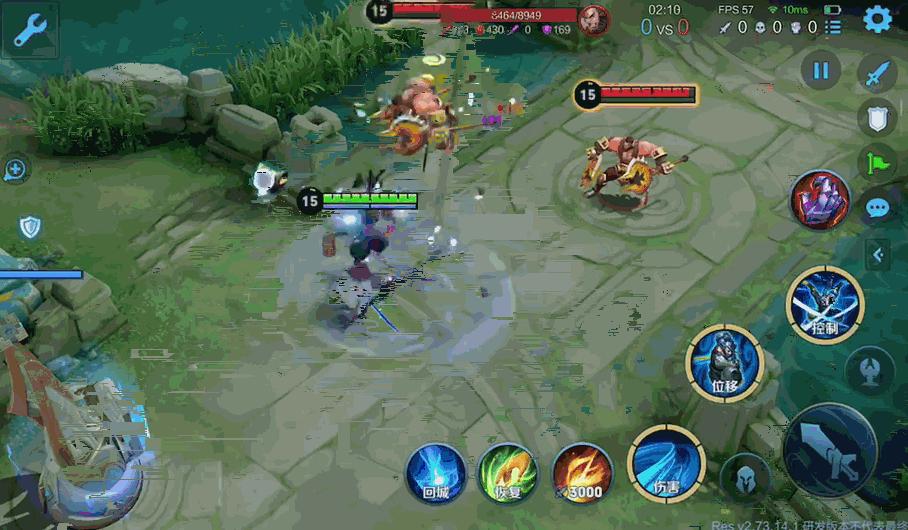Show the scoreboard list
Viewport: 908px width, 530px height.
tap(833, 27)
